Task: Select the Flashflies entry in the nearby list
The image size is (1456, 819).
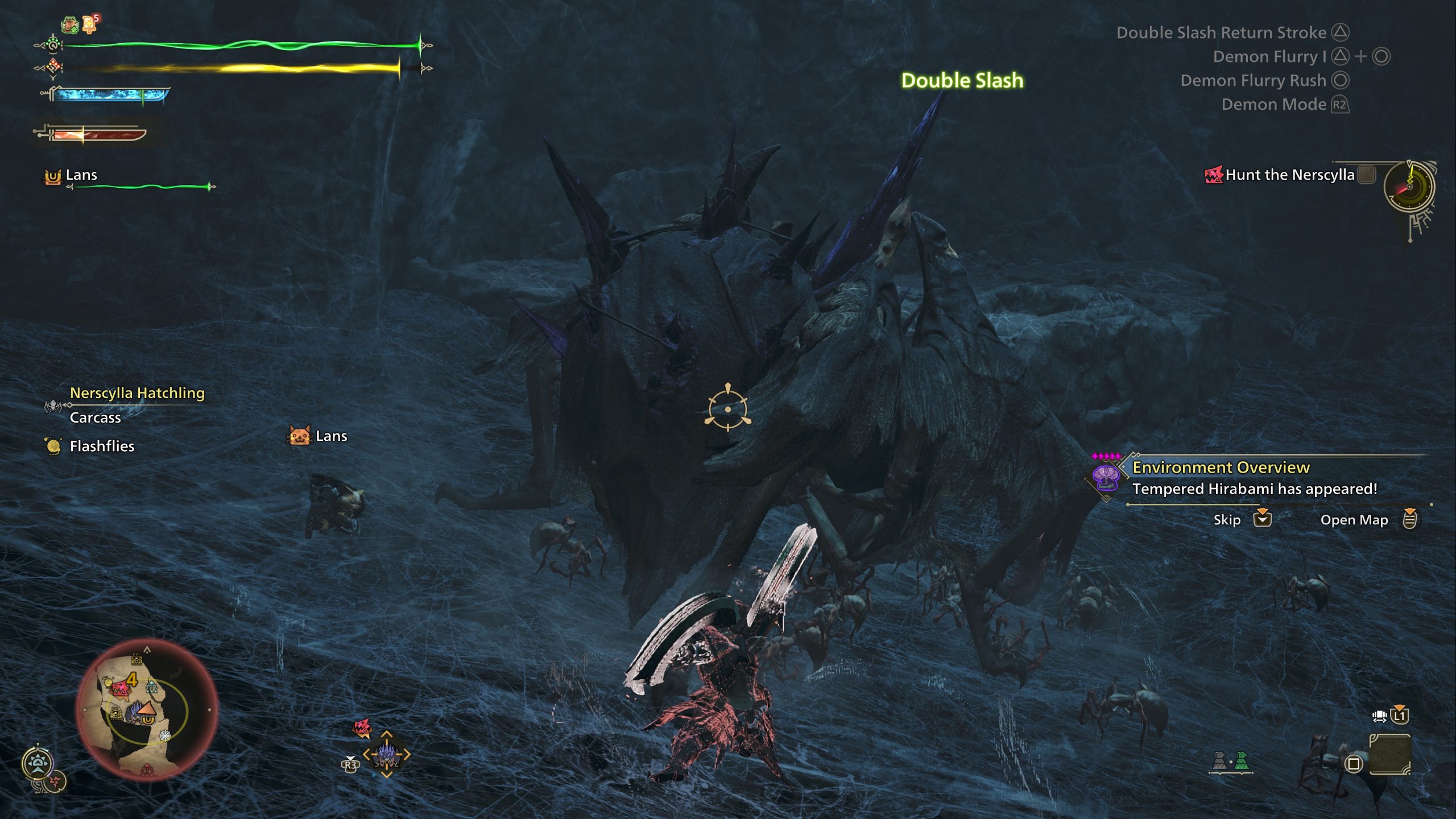Action: click(101, 446)
